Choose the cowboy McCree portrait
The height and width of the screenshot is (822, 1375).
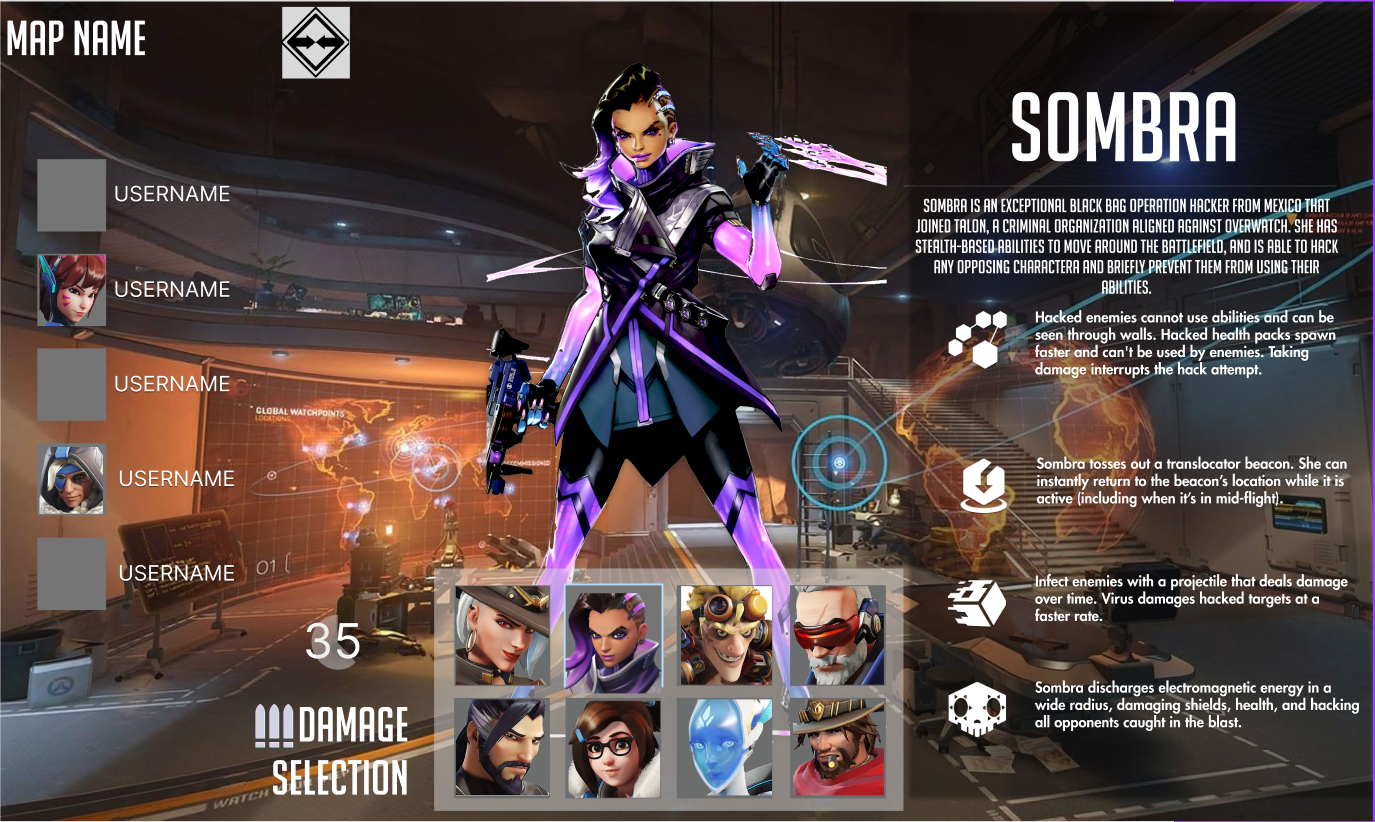838,747
